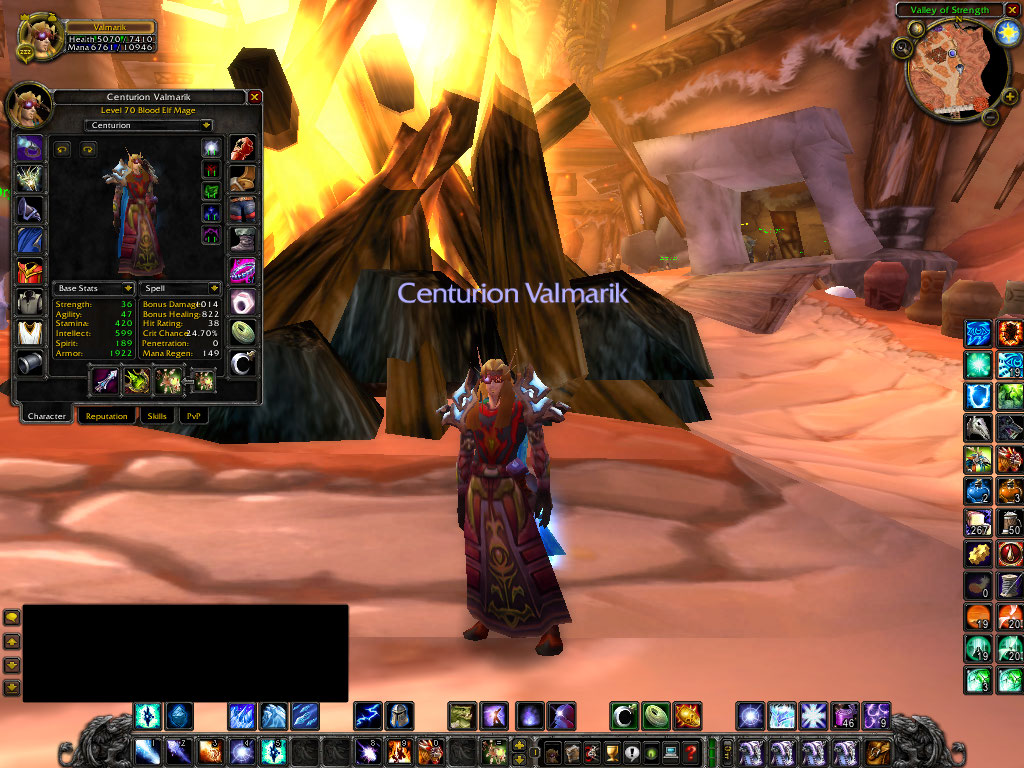Open the Centurion title dropdown

tap(206, 126)
